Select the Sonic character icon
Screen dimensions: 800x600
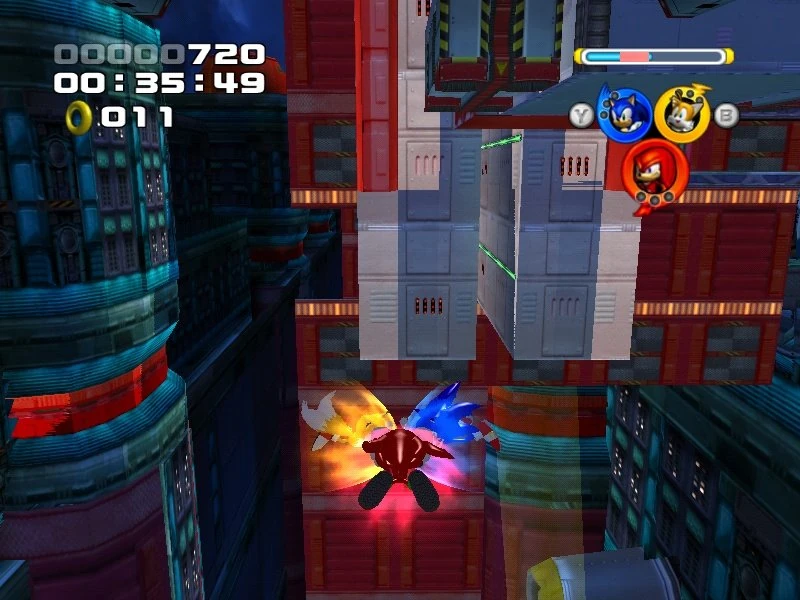624,113
